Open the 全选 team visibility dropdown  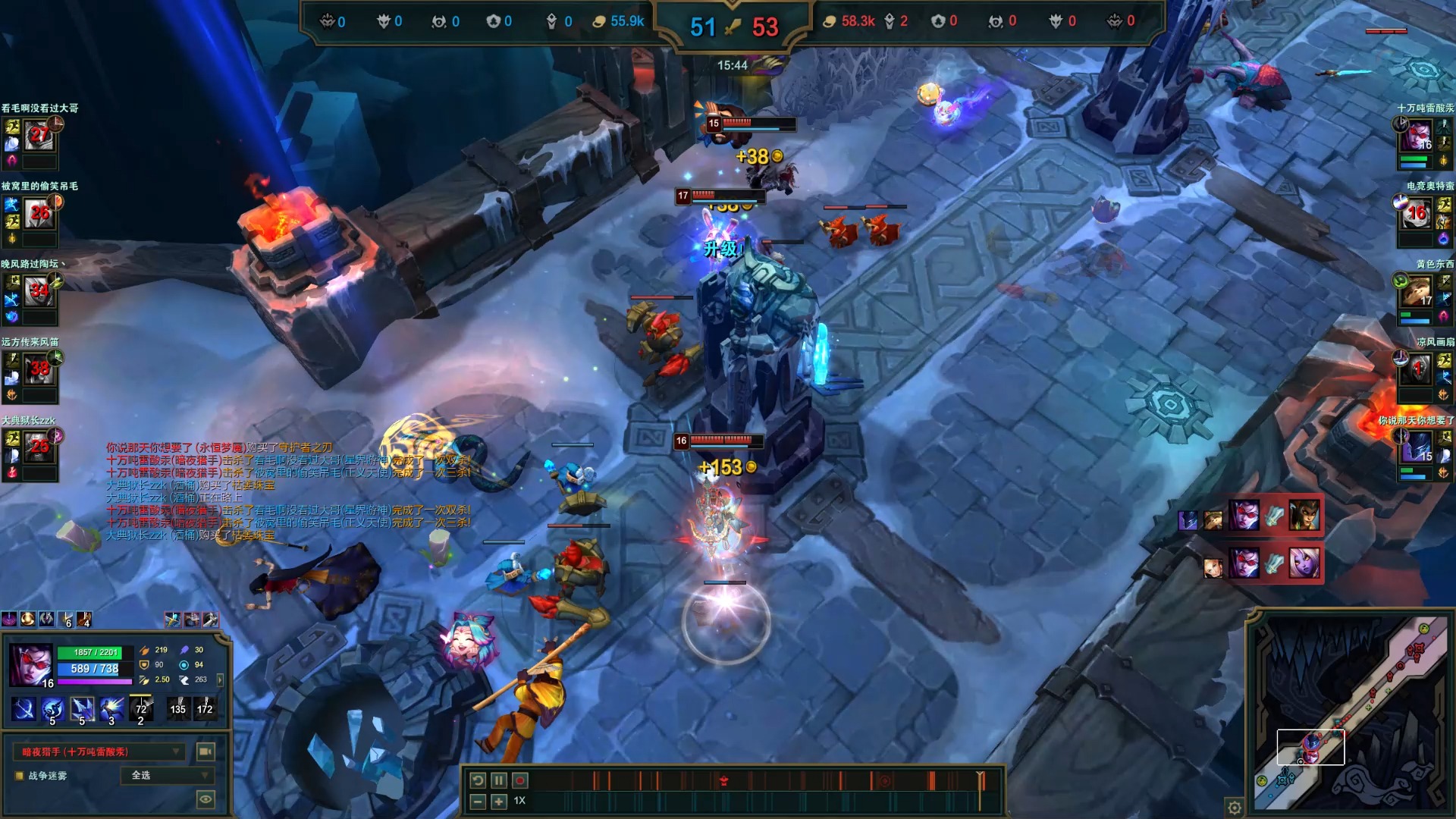coord(167,775)
